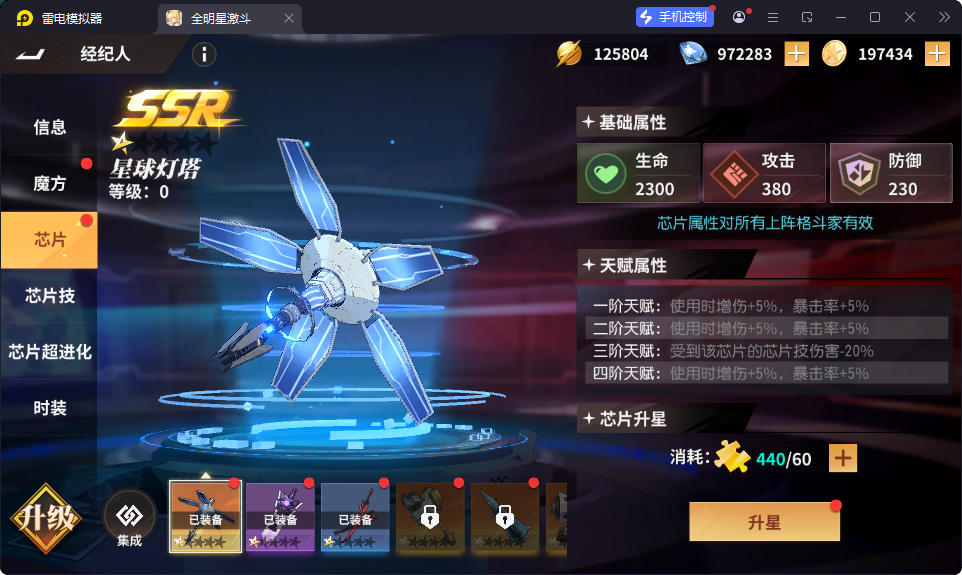Add more puzzle pieces with plus button

click(x=844, y=458)
